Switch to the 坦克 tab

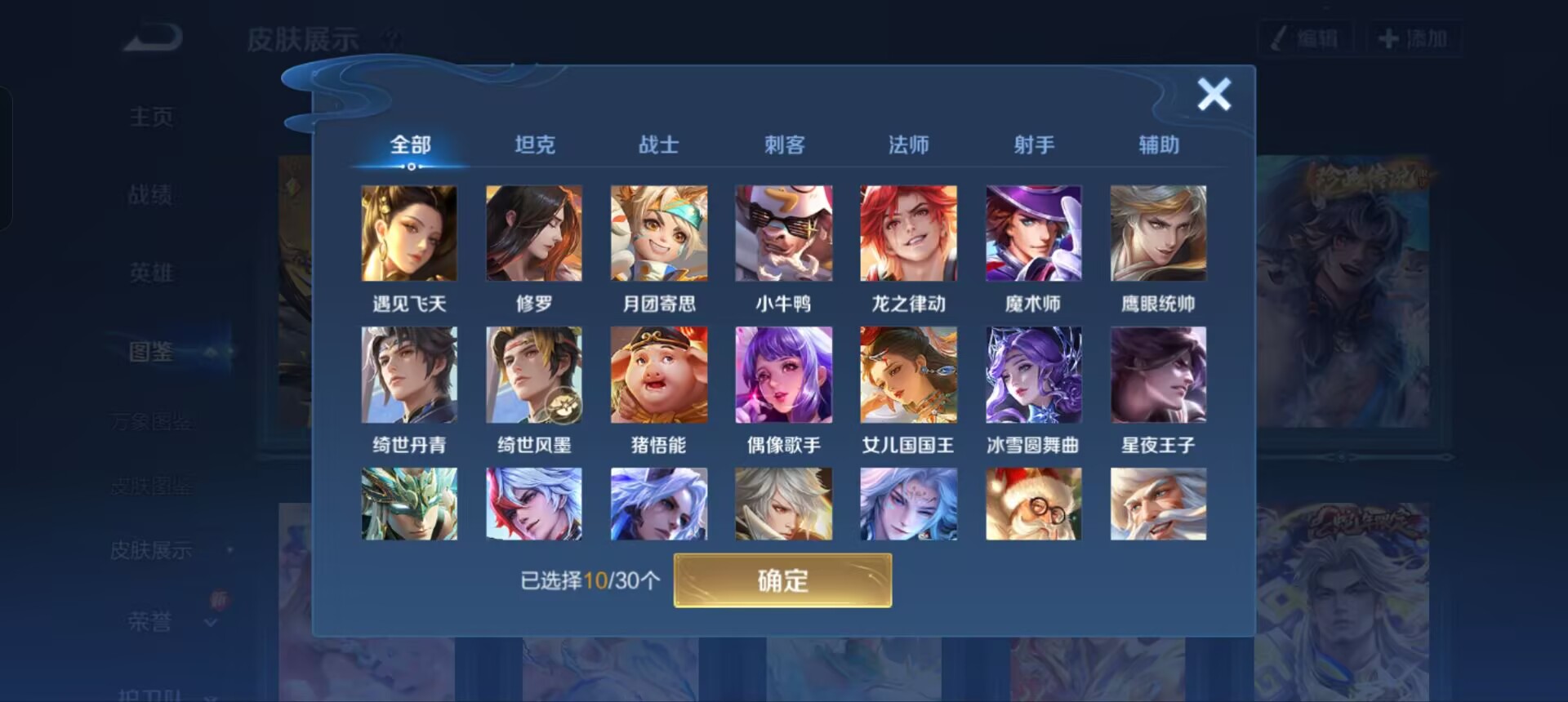pyautogui.click(x=535, y=144)
